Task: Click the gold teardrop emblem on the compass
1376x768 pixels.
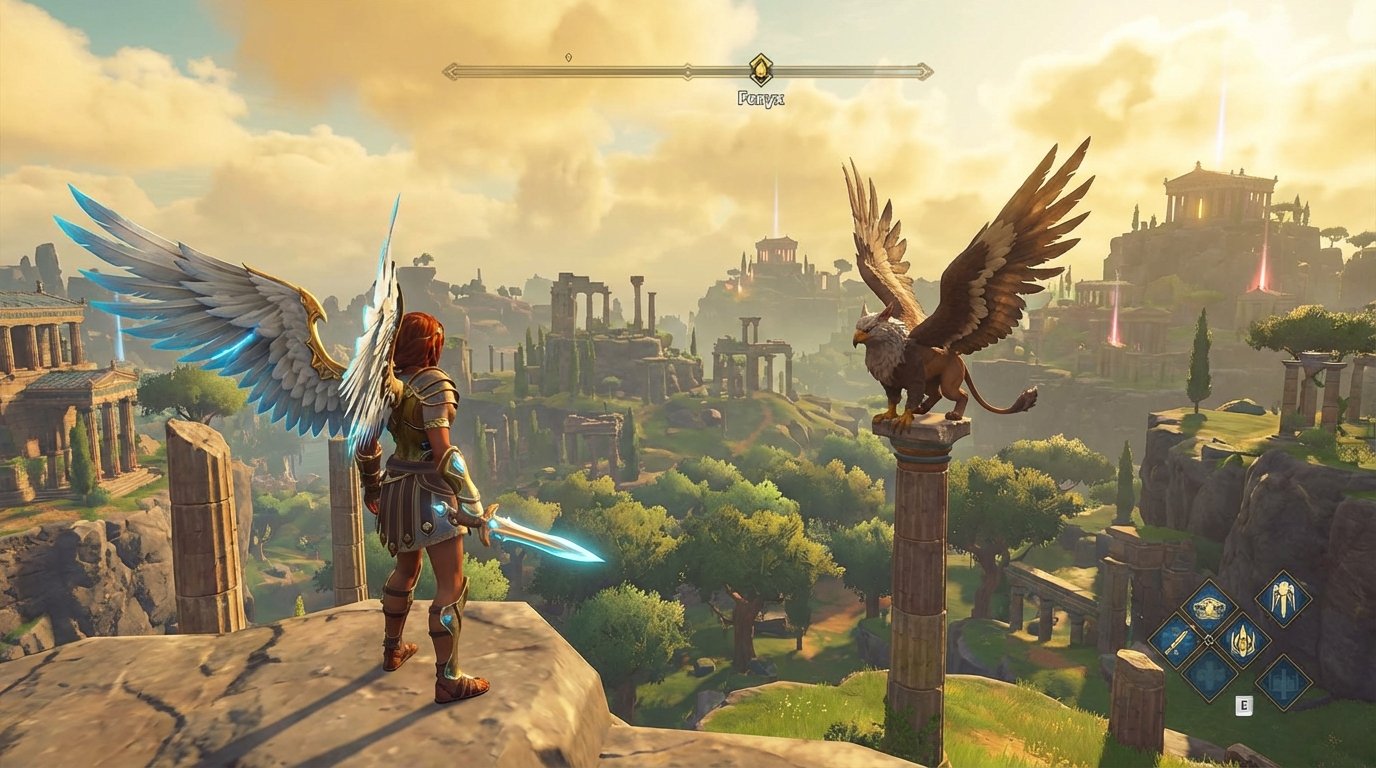Action: 761,68
